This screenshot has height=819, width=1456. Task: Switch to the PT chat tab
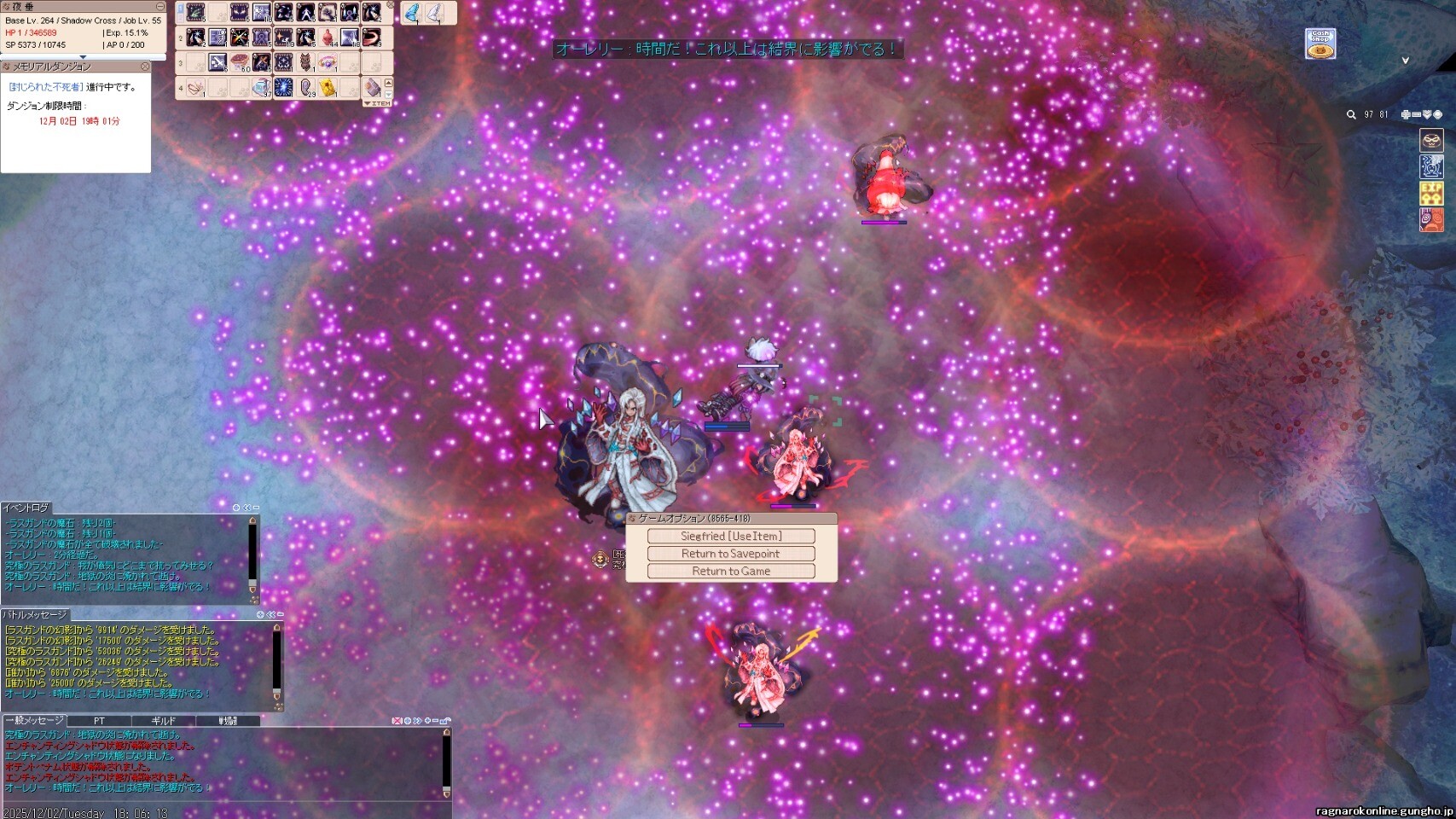point(99,721)
